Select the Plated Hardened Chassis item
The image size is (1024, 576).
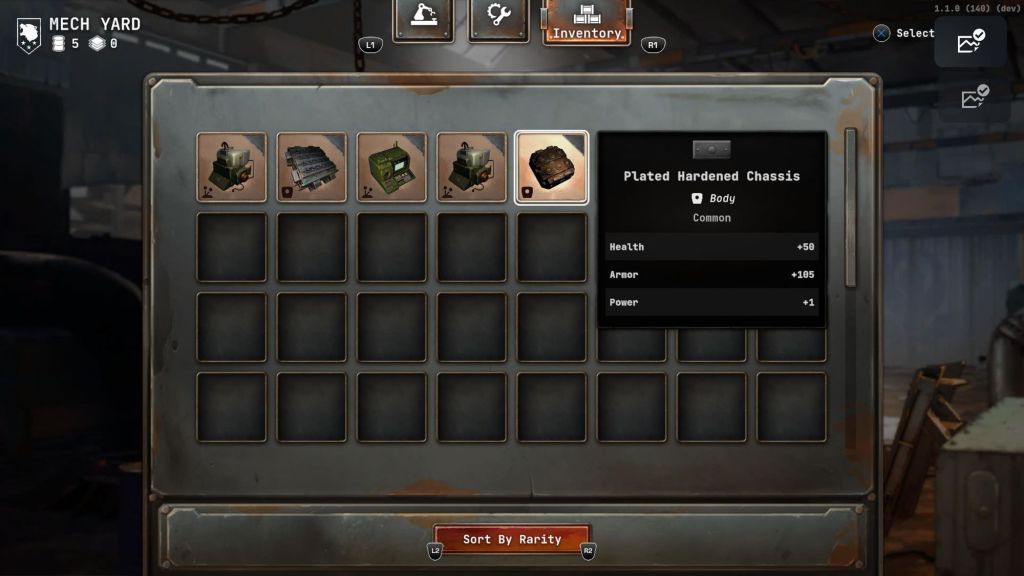pos(551,167)
